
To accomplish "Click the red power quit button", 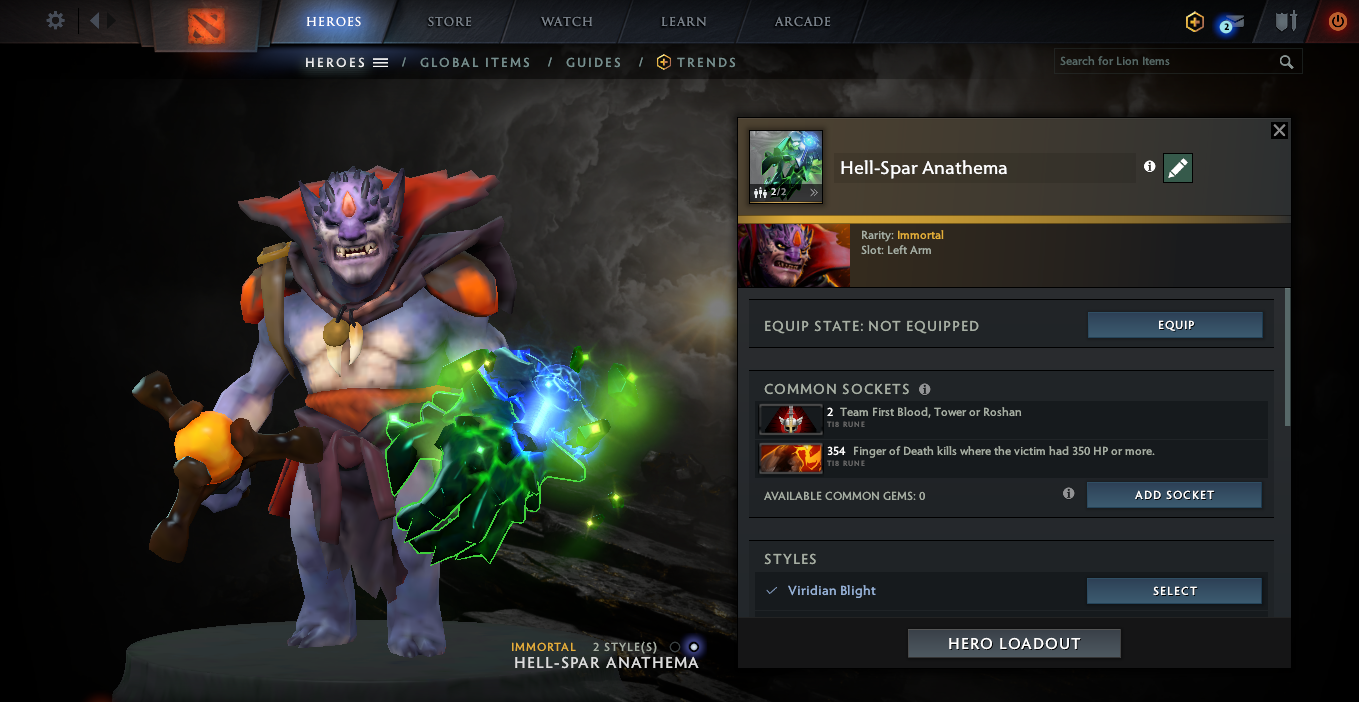I will 1337,21.
